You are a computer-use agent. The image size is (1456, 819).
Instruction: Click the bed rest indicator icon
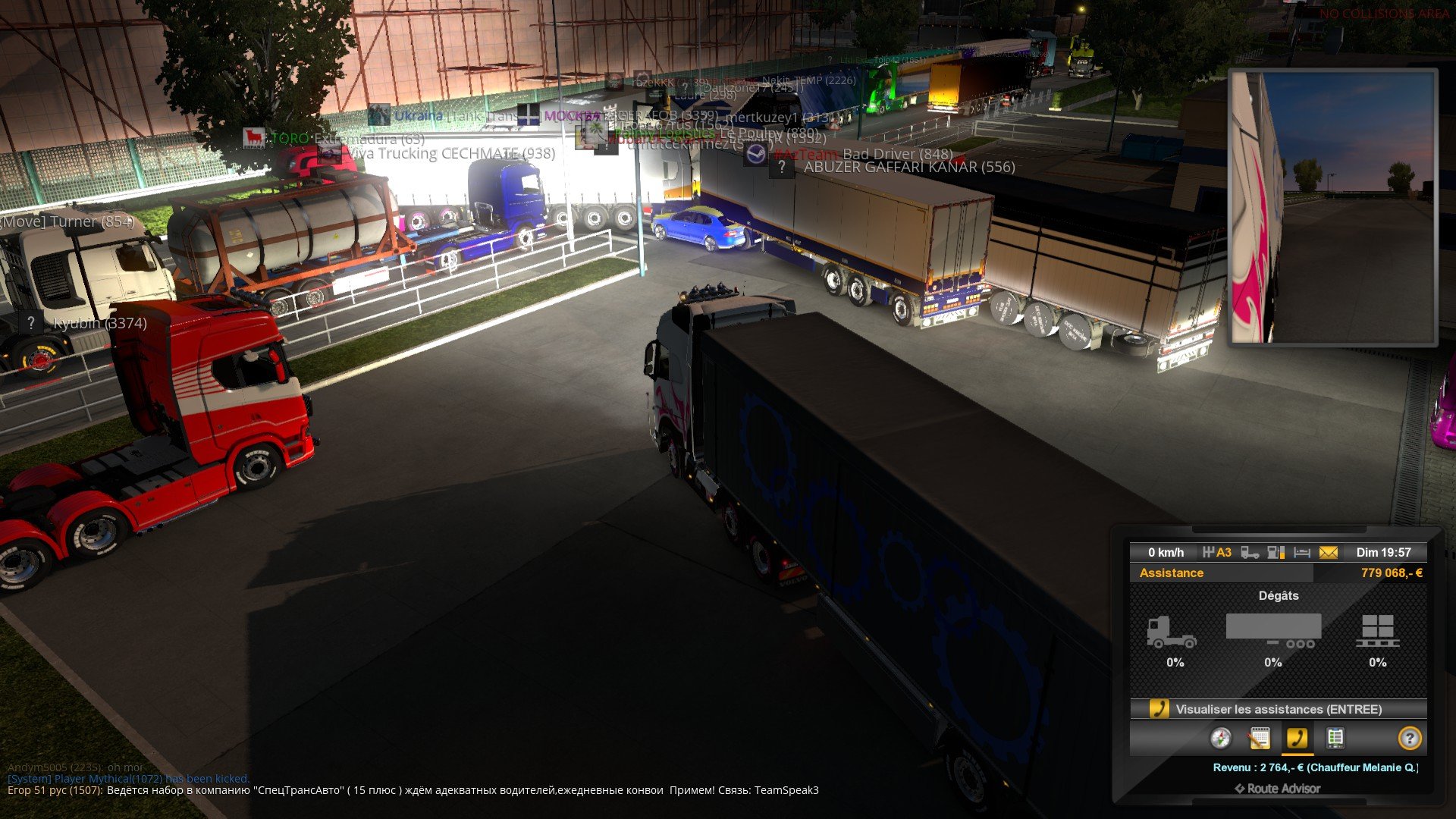(x=1302, y=553)
